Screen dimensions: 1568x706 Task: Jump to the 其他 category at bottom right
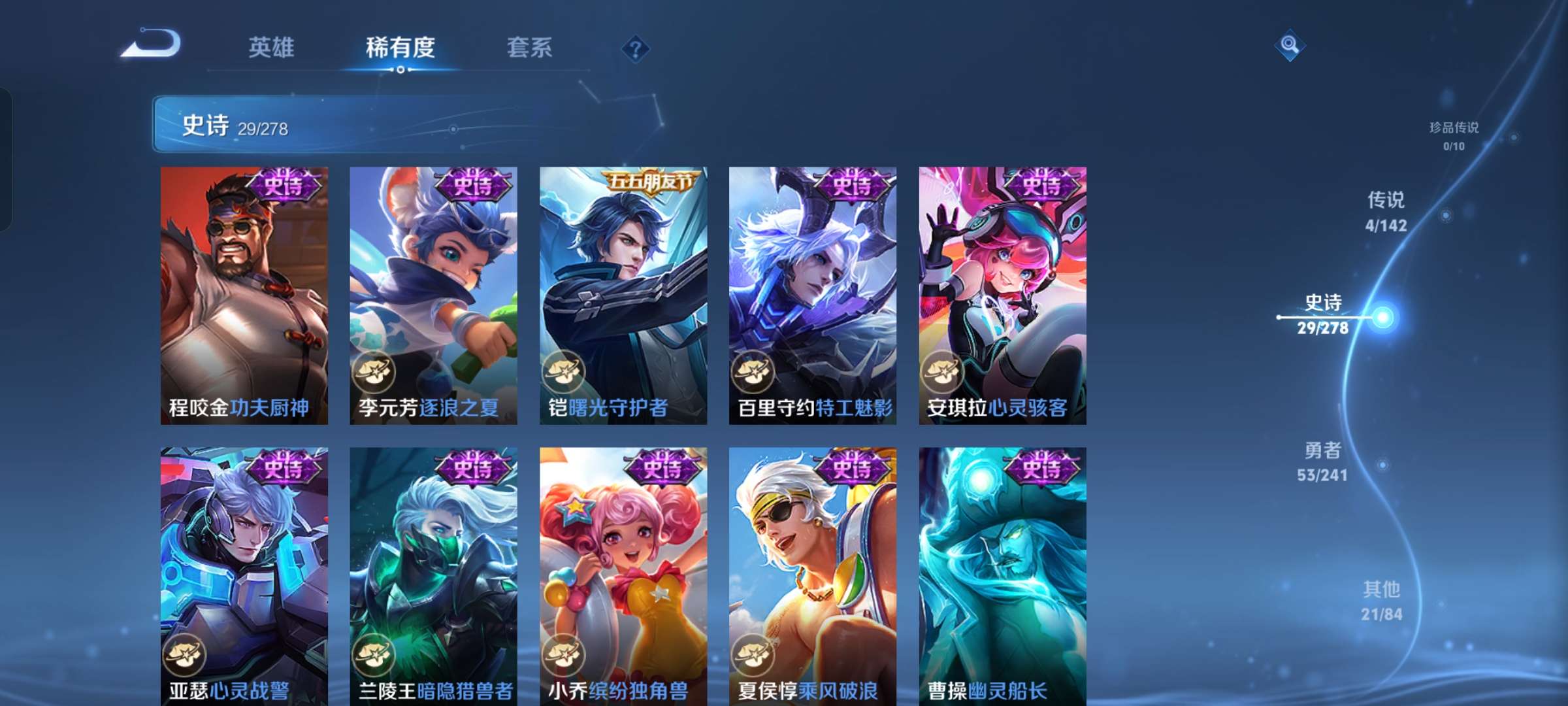1382,603
